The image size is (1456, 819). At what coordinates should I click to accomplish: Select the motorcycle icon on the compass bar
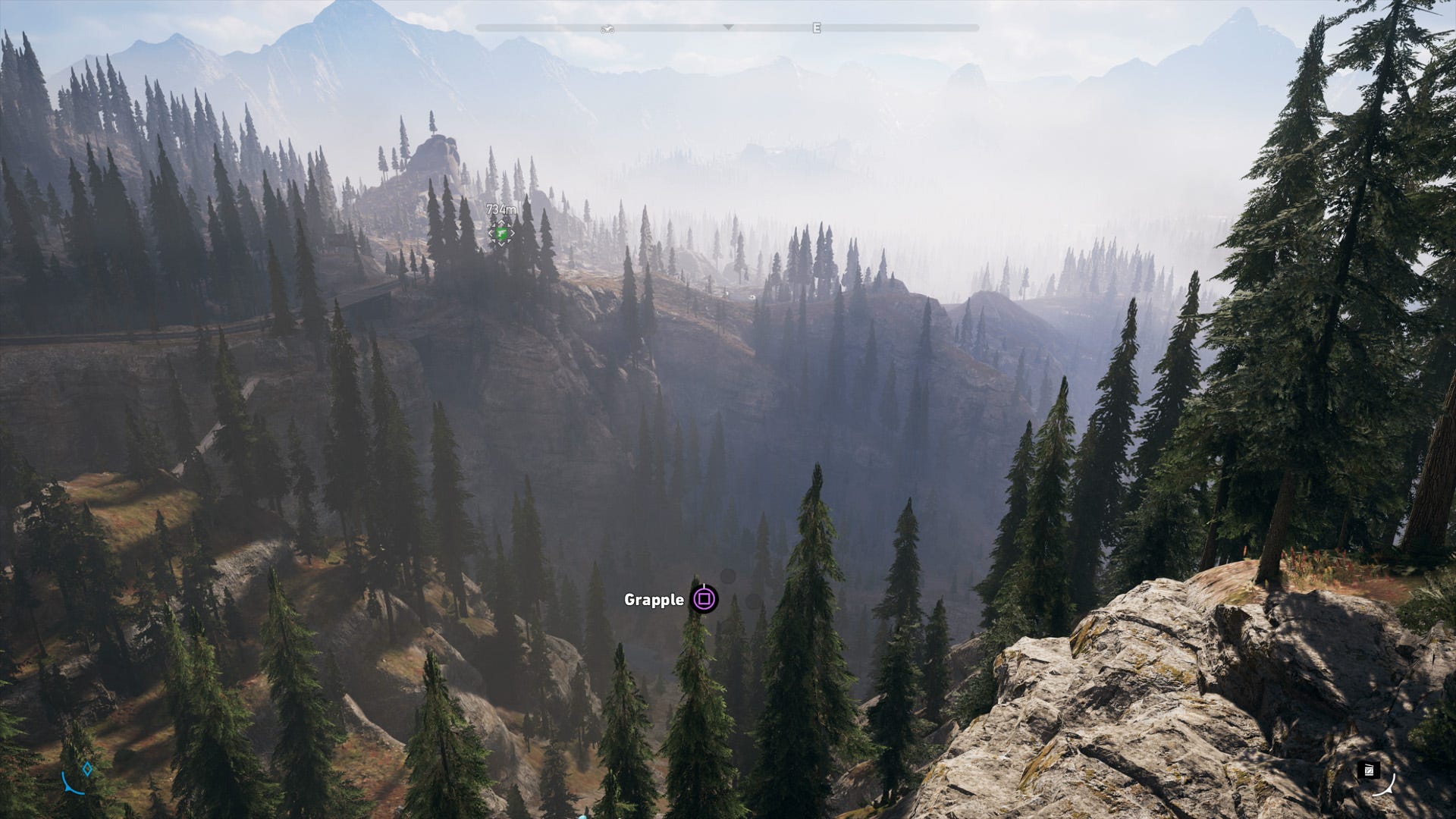[607, 28]
